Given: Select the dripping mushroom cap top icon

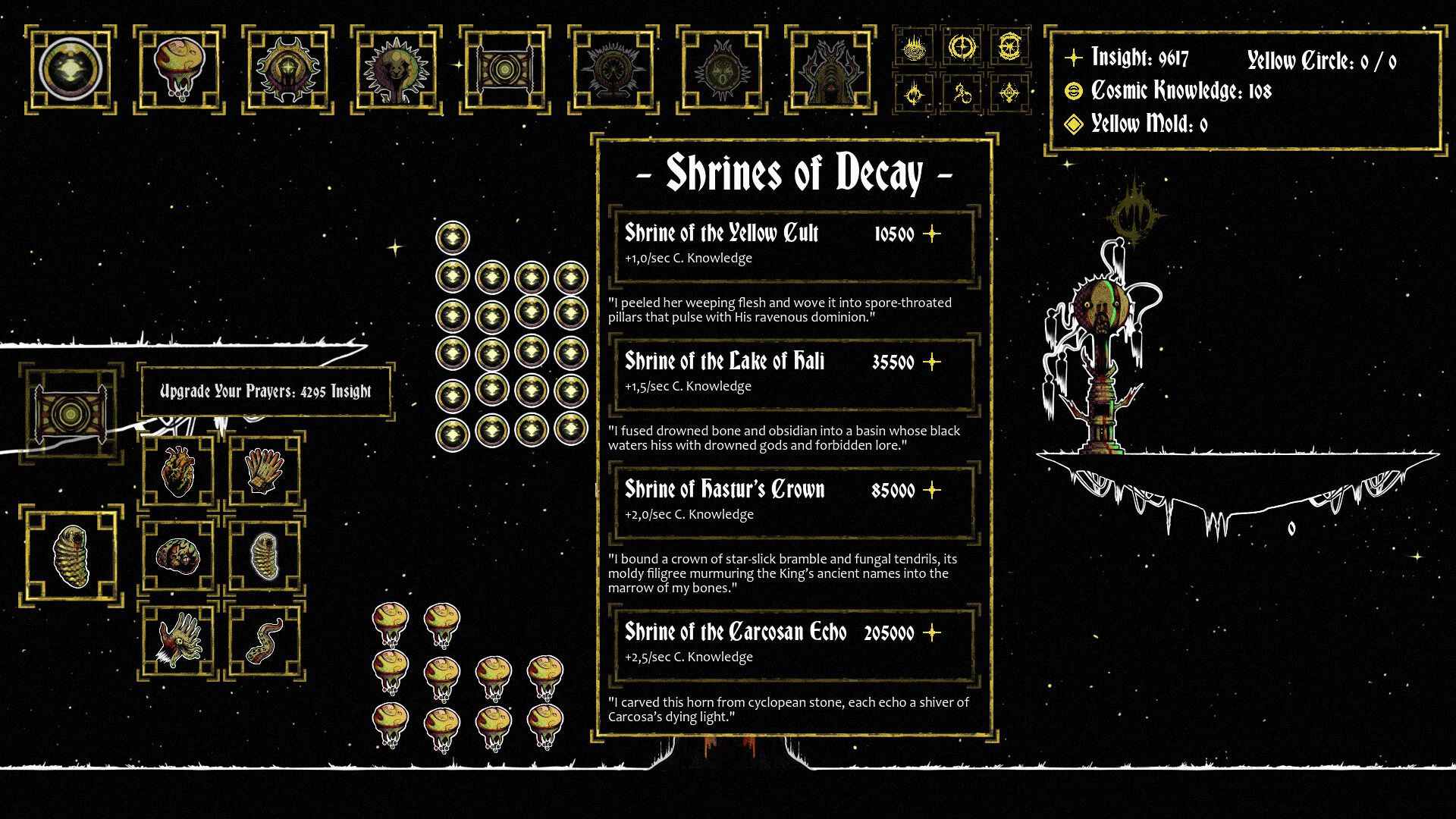Looking at the screenshot, I should [x=179, y=70].
